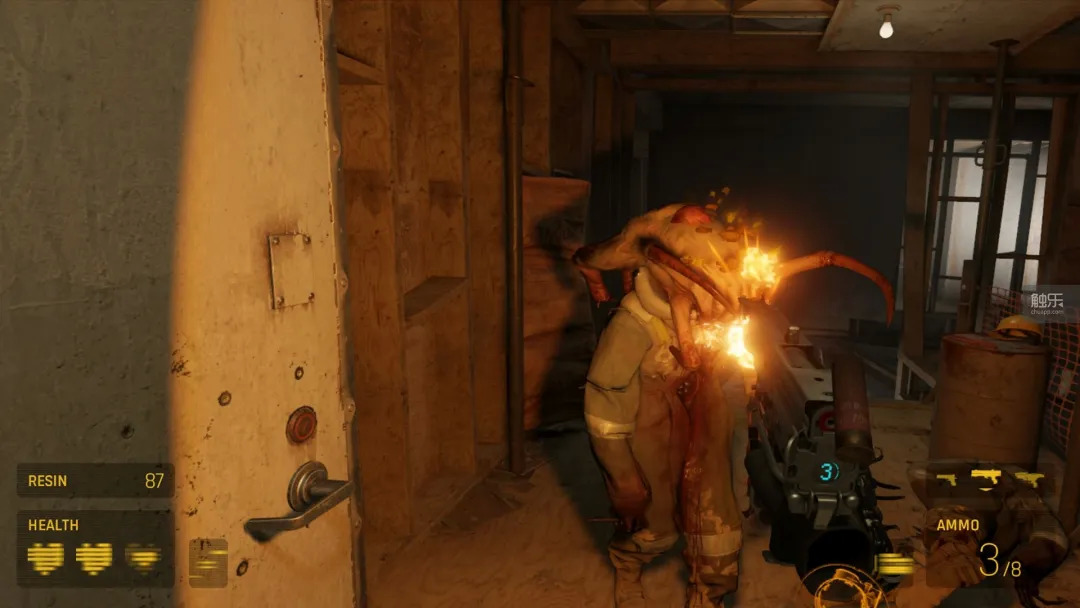
Task: Choose the shotgun icon in weapon selector
Action: pyautogui.click(x=986, y=476)
